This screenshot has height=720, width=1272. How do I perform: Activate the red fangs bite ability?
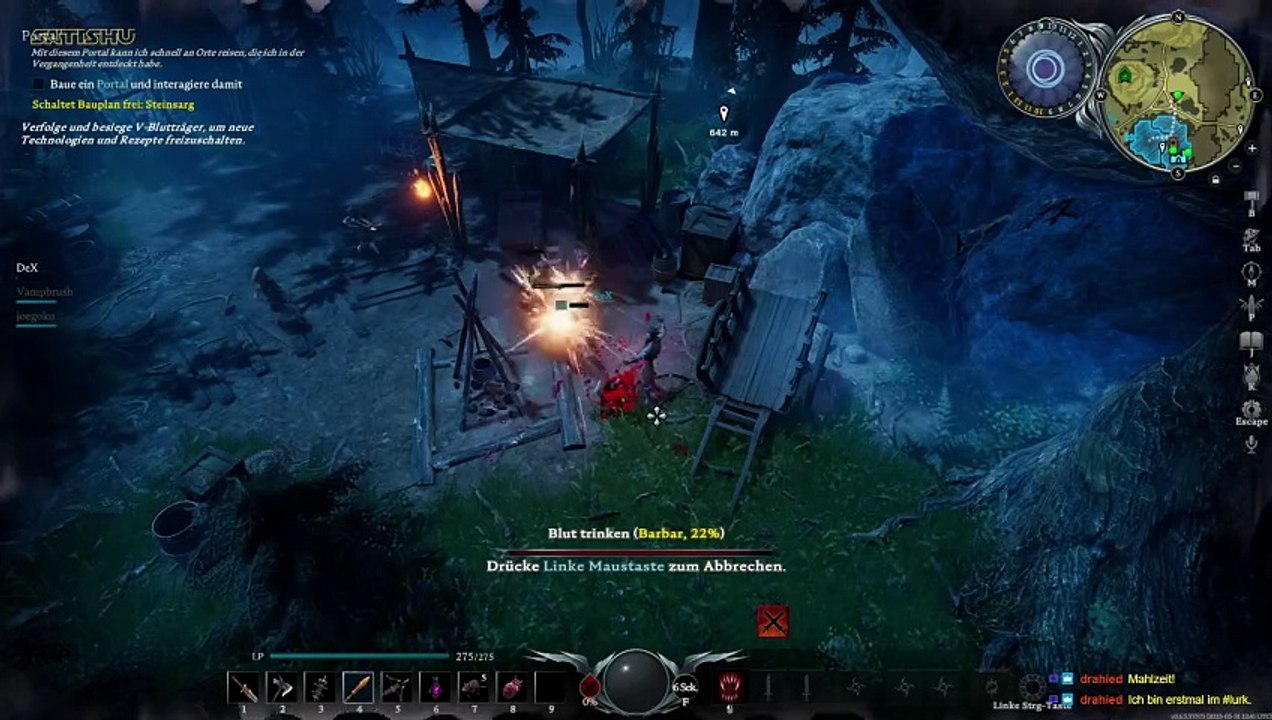[x=730, y=686]
